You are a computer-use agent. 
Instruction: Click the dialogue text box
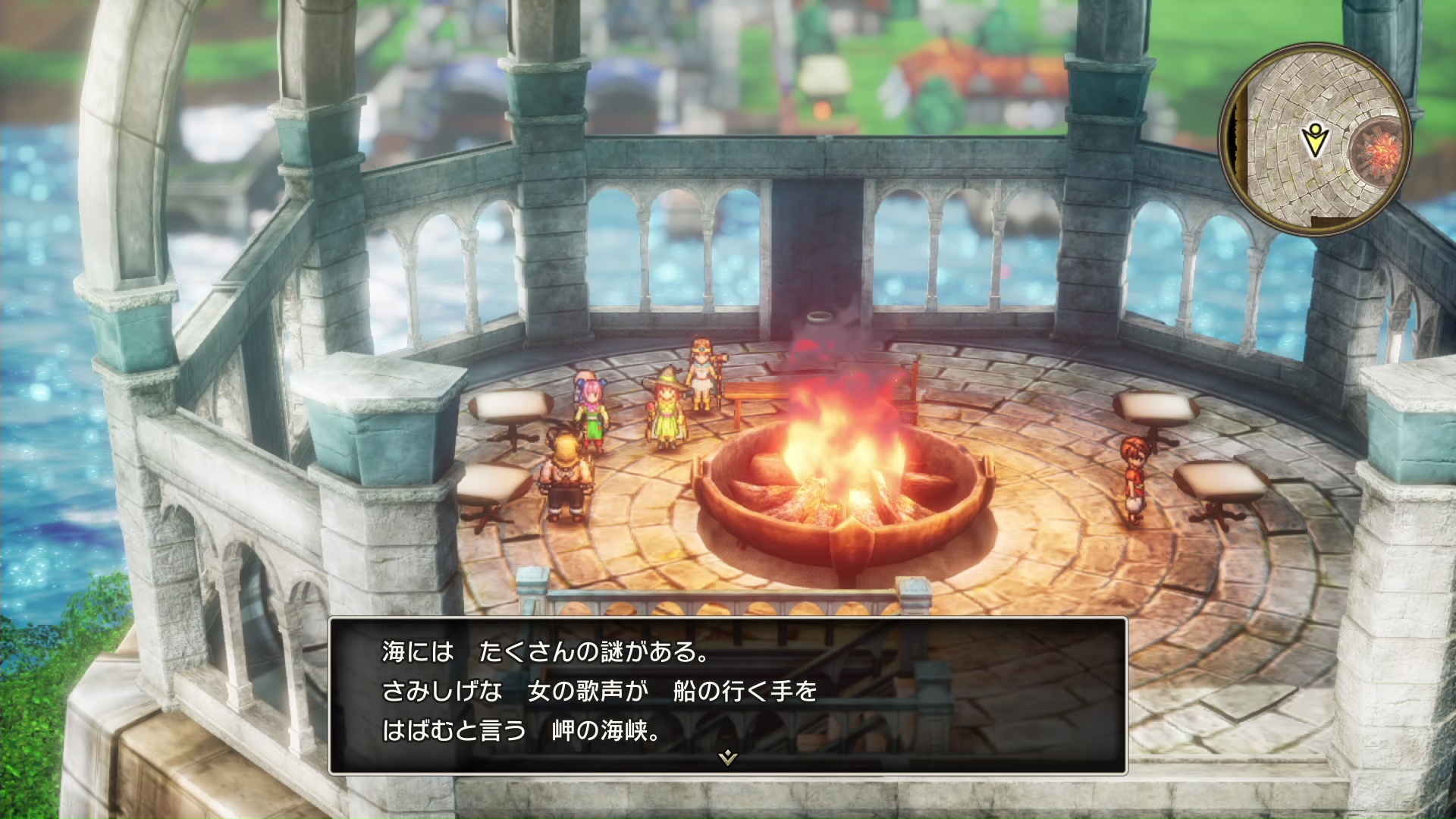click(727, 694)
